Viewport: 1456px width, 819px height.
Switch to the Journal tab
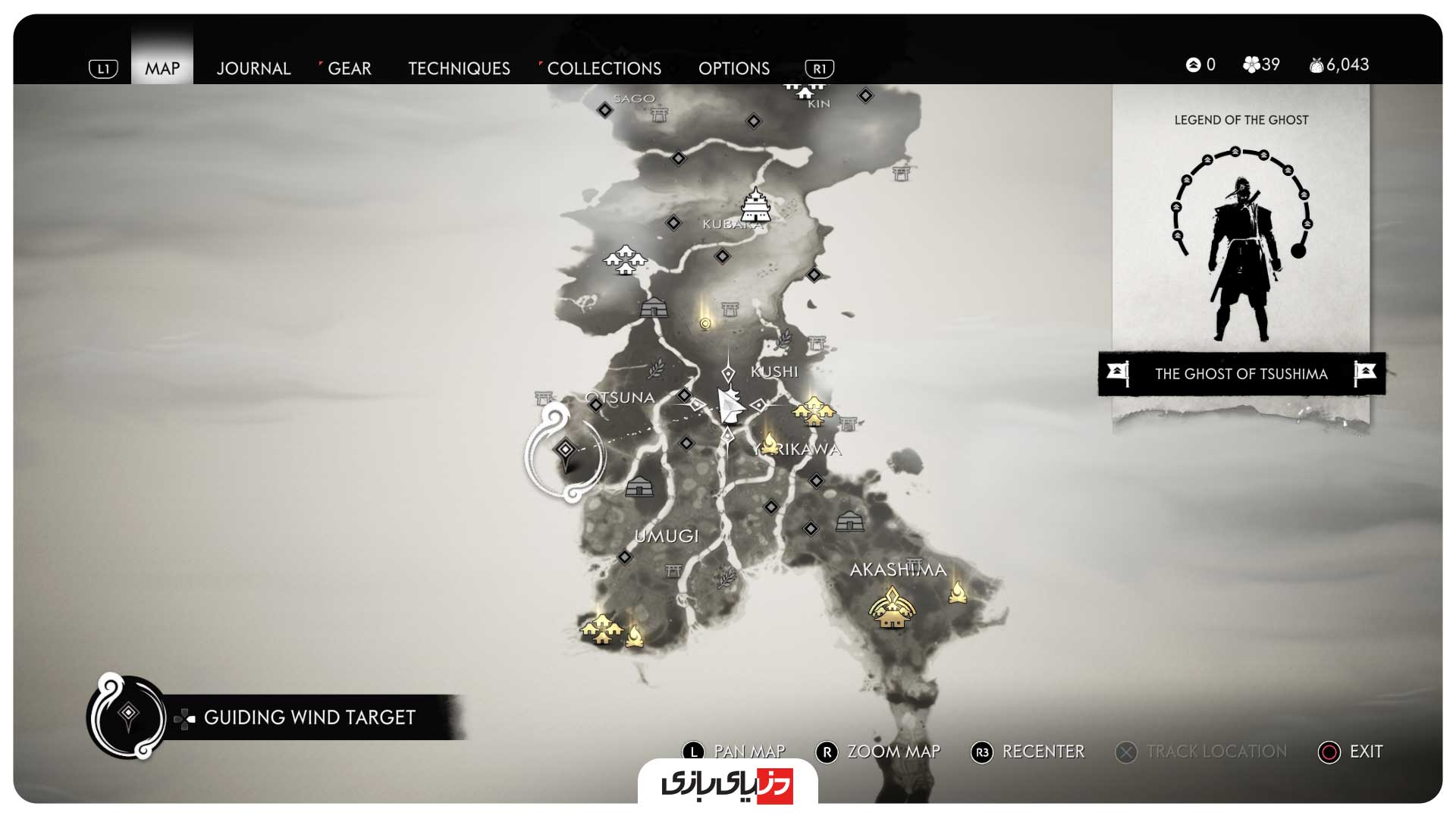(x=253, y=68)
